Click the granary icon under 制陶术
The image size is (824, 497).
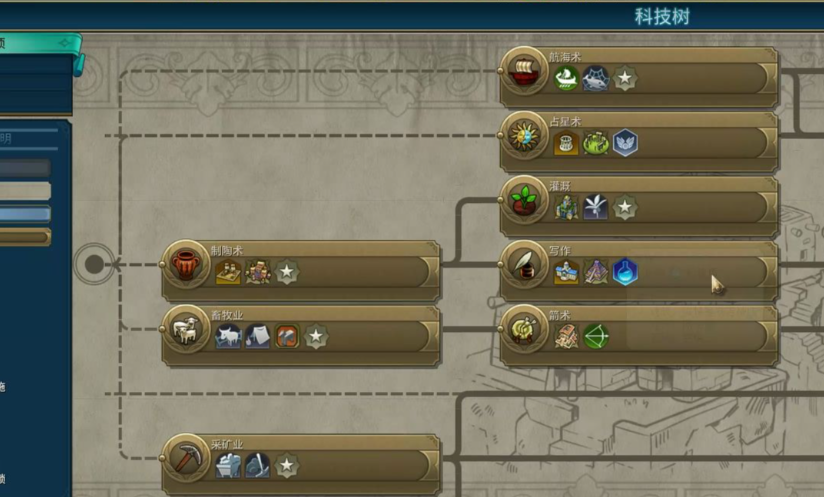[x=229, y=272]
